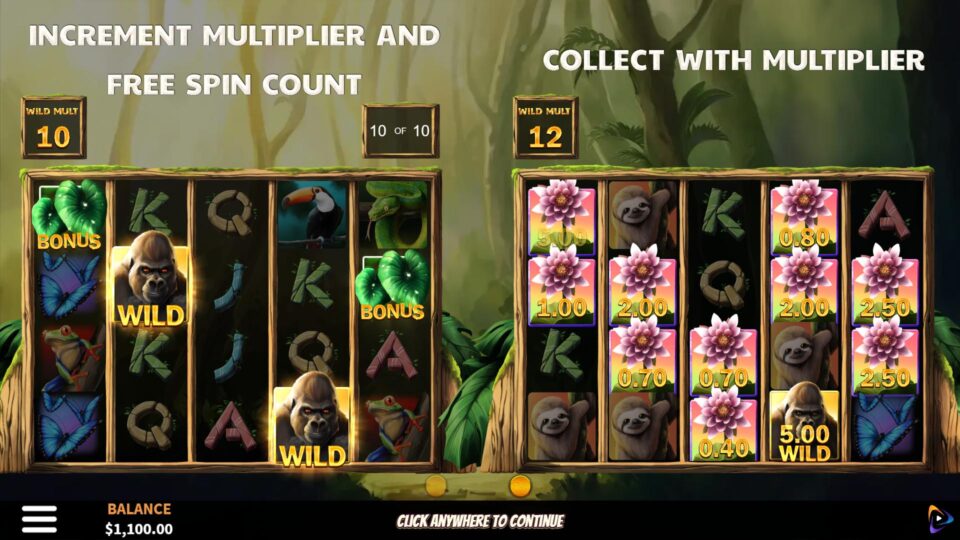Select the dimmer intro page dot

pyautogui.click(x=436, y=486)
